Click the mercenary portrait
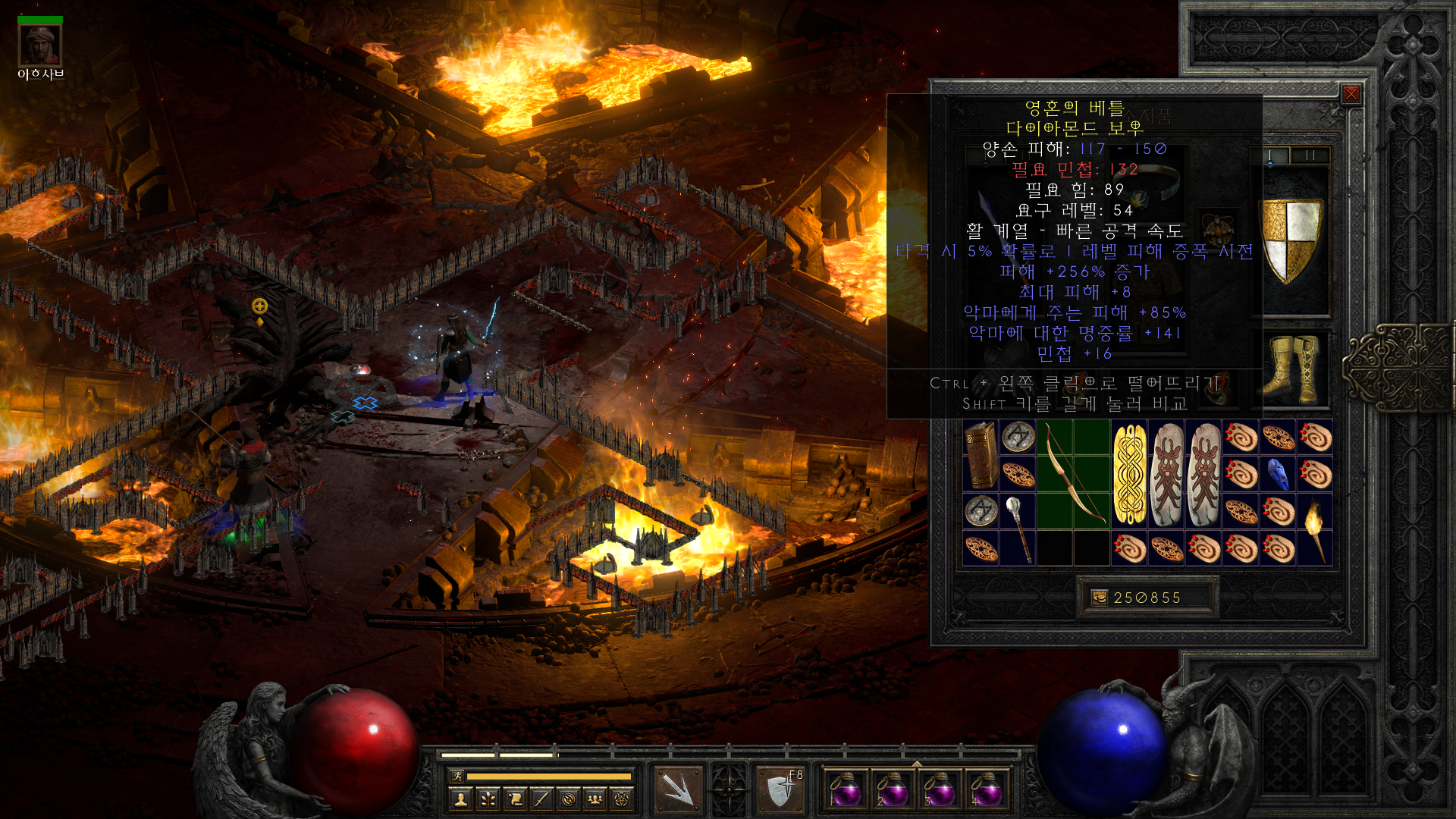The height and width of the screenshot is (819, 1456). [x=40, y=45]
